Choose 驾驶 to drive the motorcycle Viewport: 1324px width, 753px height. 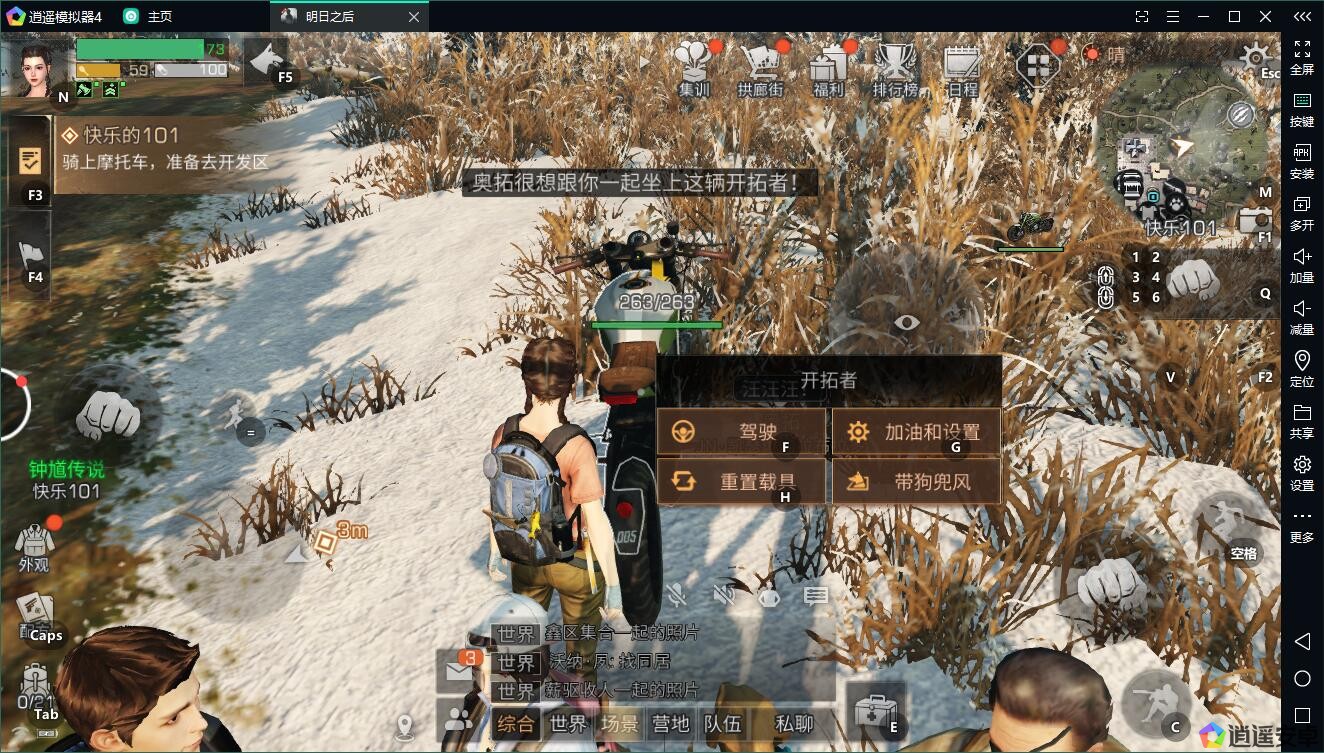(x=741, y=432)
